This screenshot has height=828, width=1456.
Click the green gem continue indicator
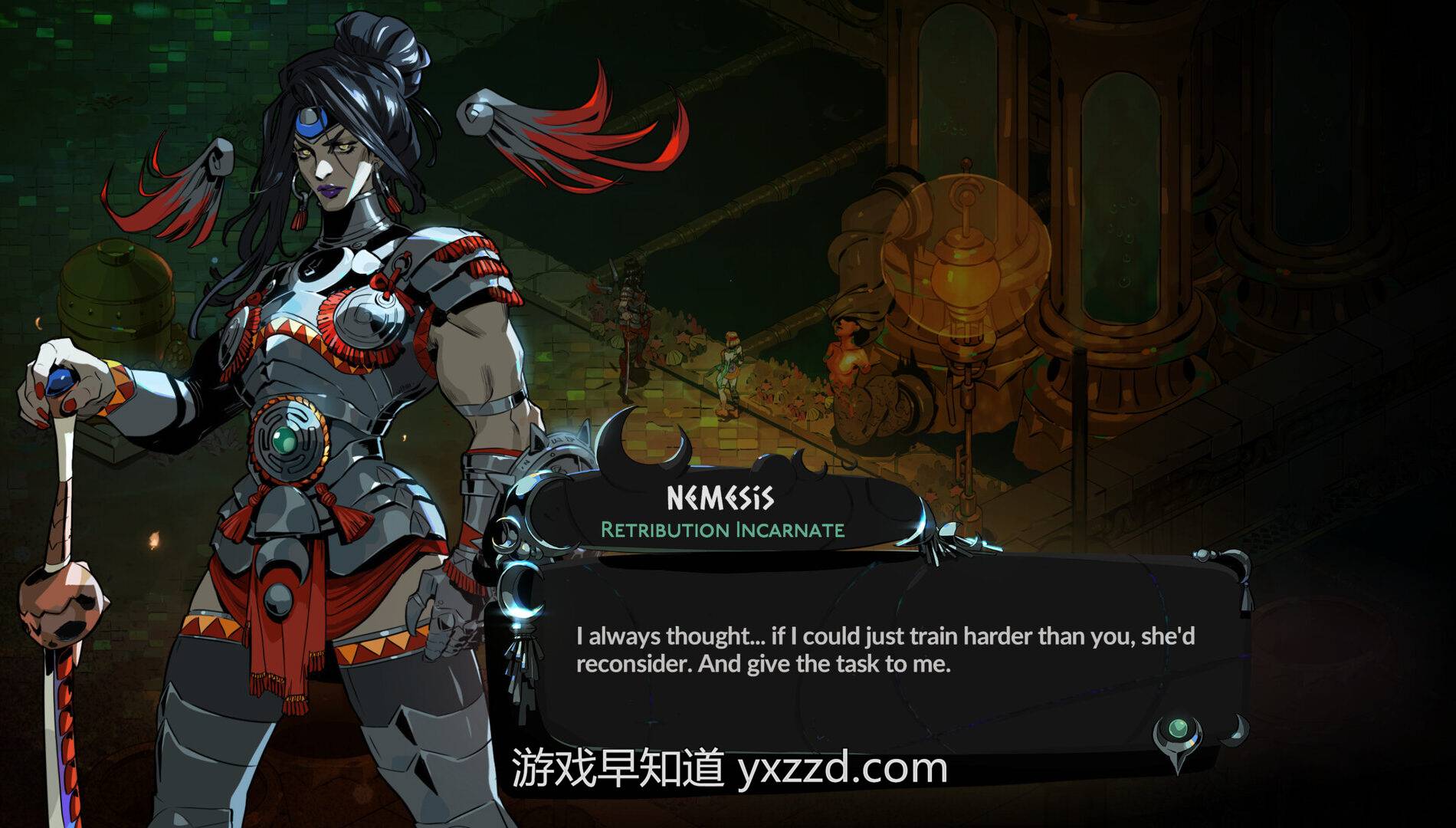click(1178, 729)
